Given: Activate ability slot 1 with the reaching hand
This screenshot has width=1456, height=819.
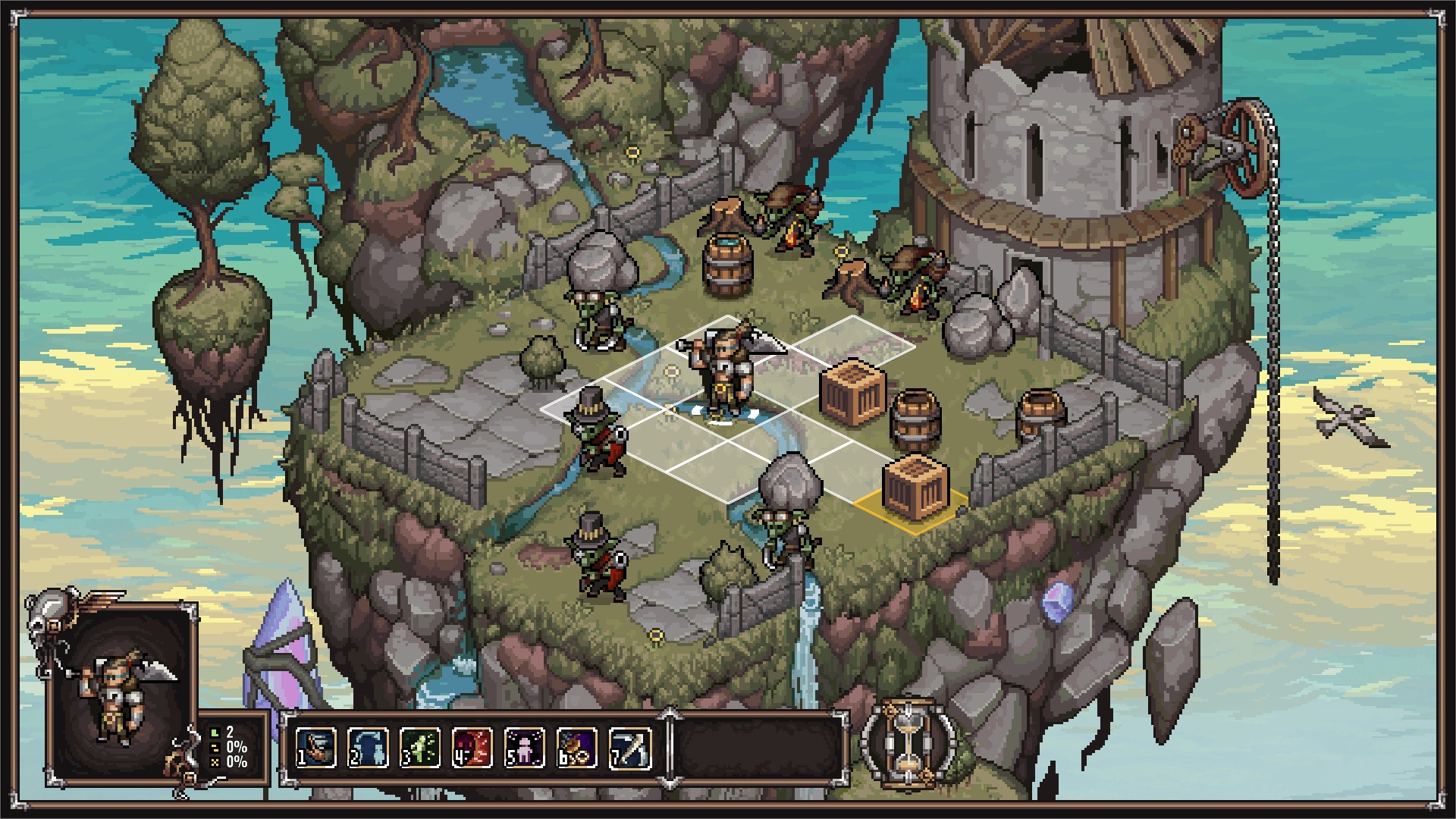Looking at the screenshot, I should tap(315, 748).
